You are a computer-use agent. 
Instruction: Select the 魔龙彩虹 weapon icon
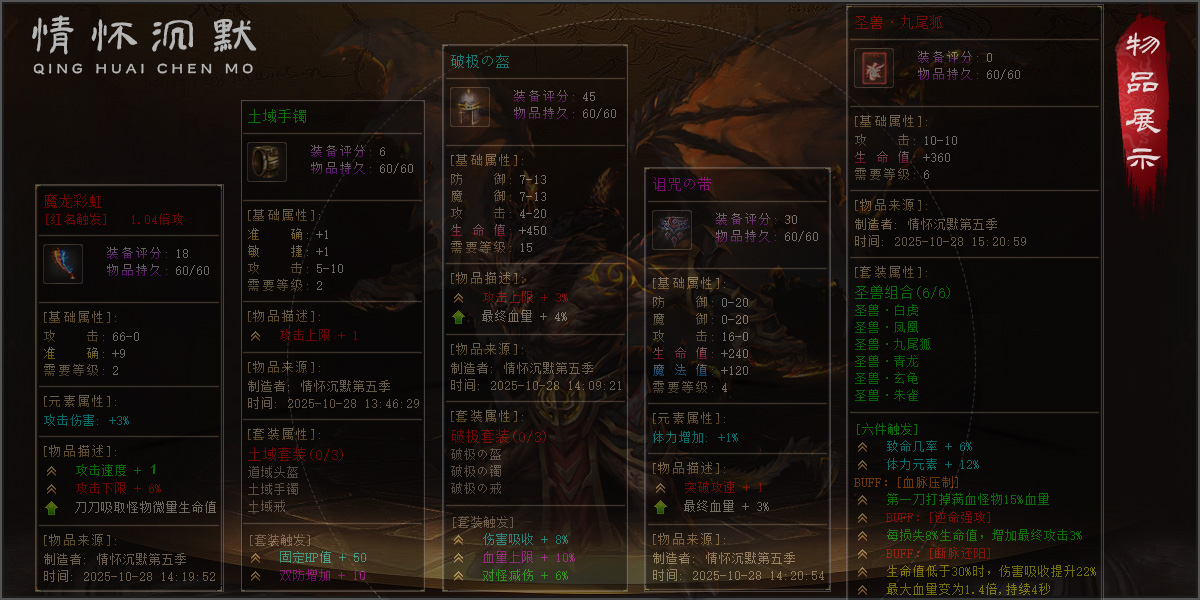tap(62, 263)
